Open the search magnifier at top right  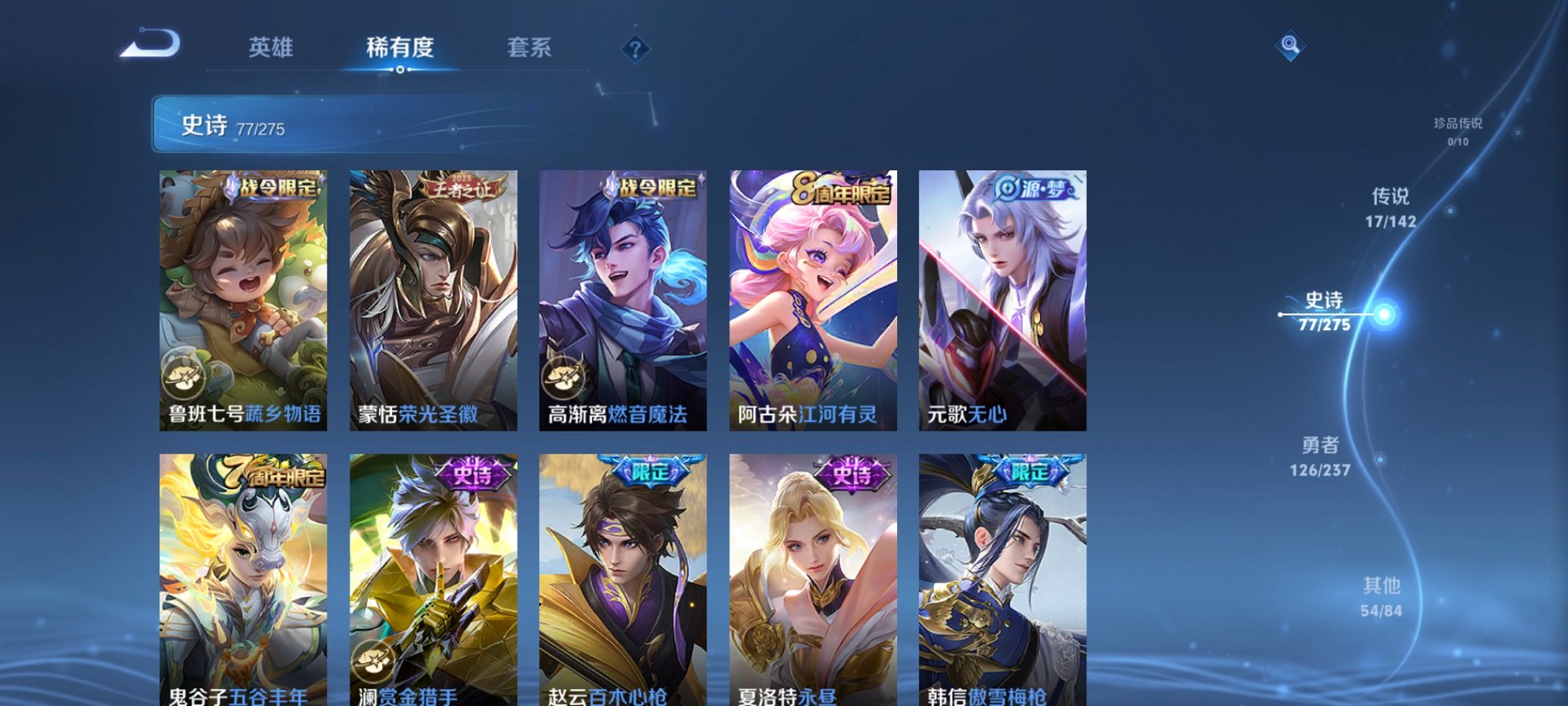(1290, 46)
